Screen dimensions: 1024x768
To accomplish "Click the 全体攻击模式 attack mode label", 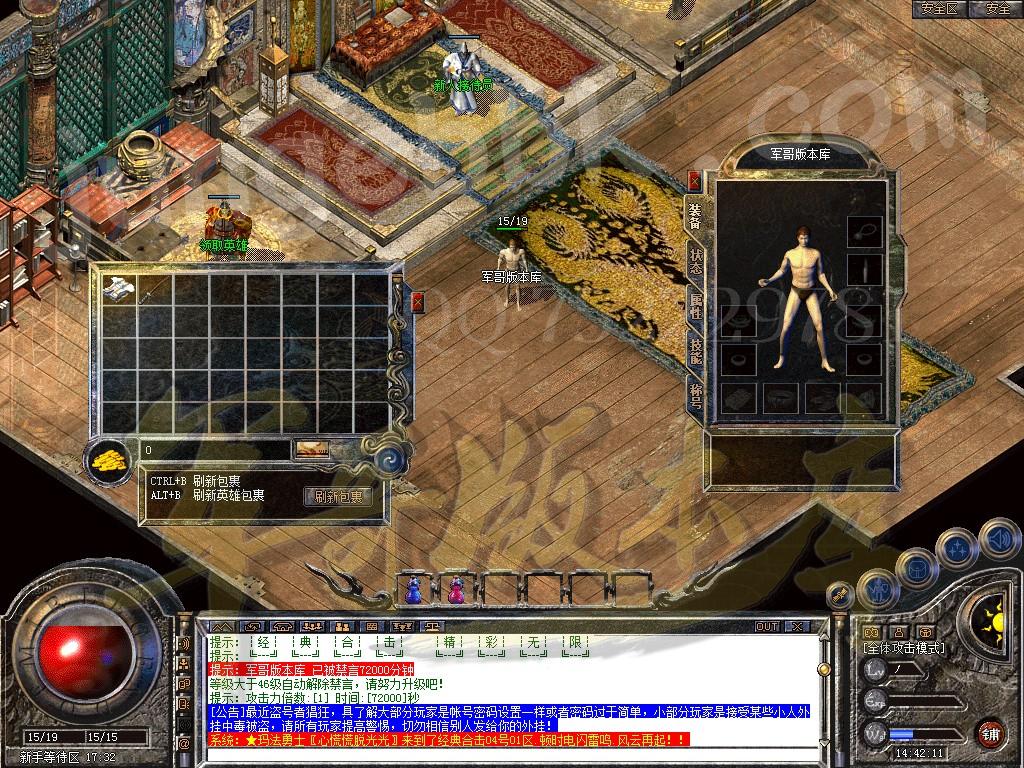I will (904, 648).
